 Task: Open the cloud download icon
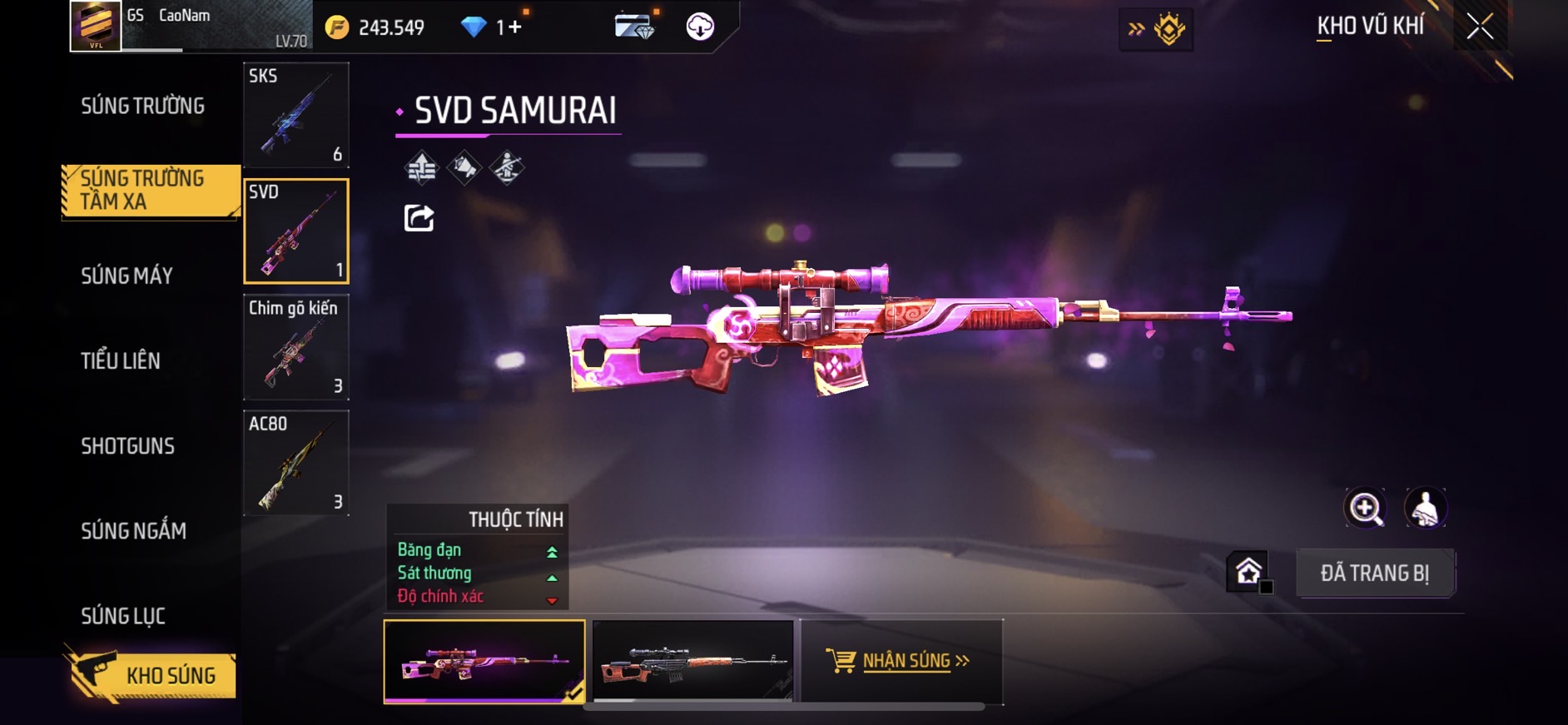click(700, 27)
